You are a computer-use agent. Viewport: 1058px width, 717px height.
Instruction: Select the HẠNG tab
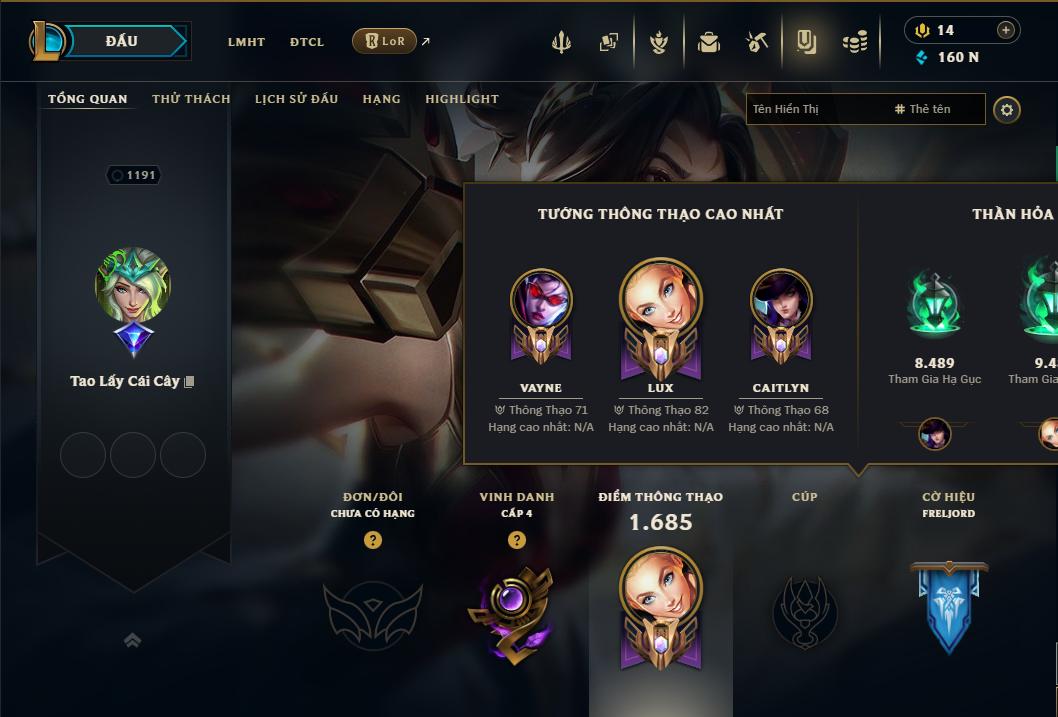coord(381,99)
